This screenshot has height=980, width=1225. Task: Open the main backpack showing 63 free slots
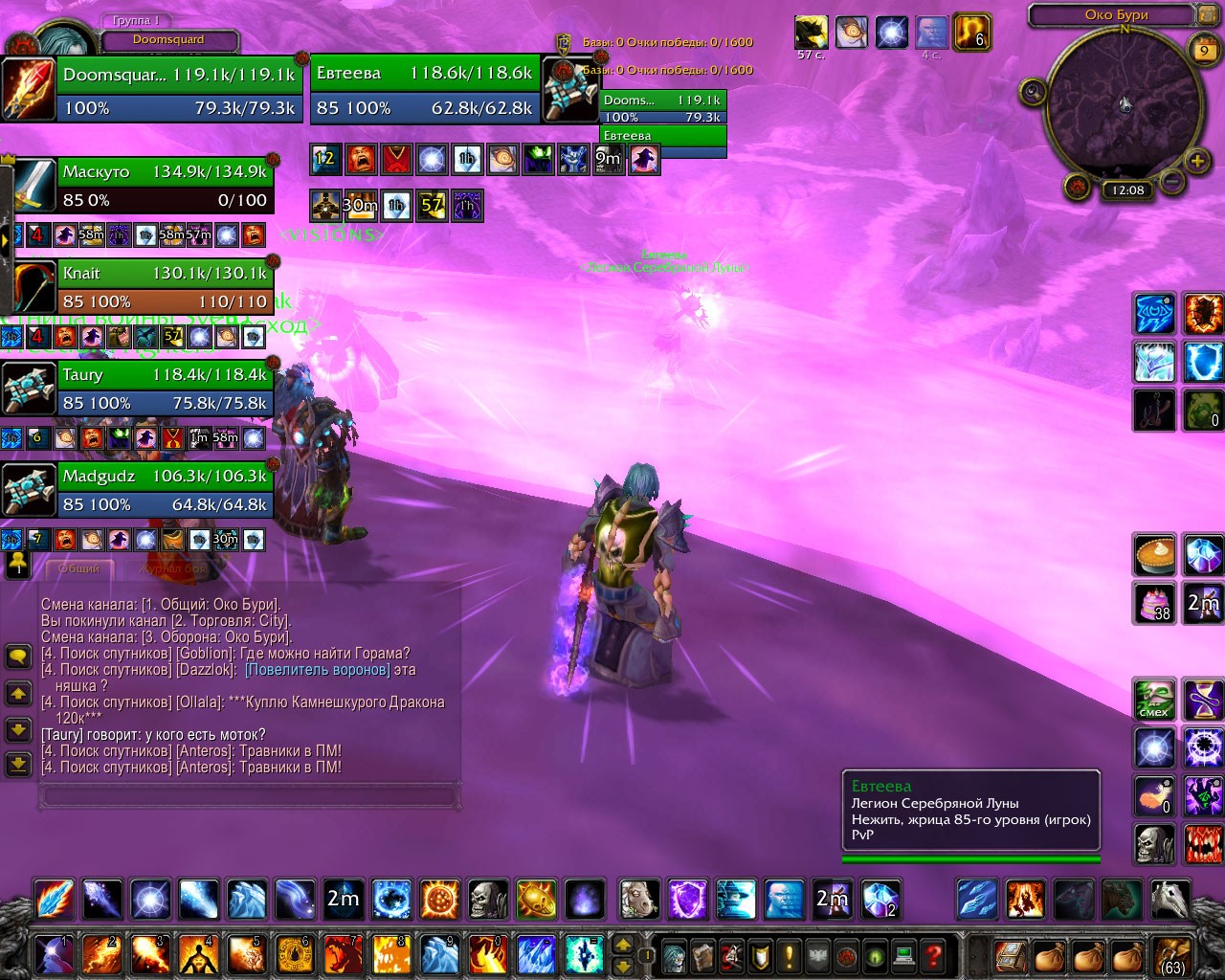coord(1172,954)
